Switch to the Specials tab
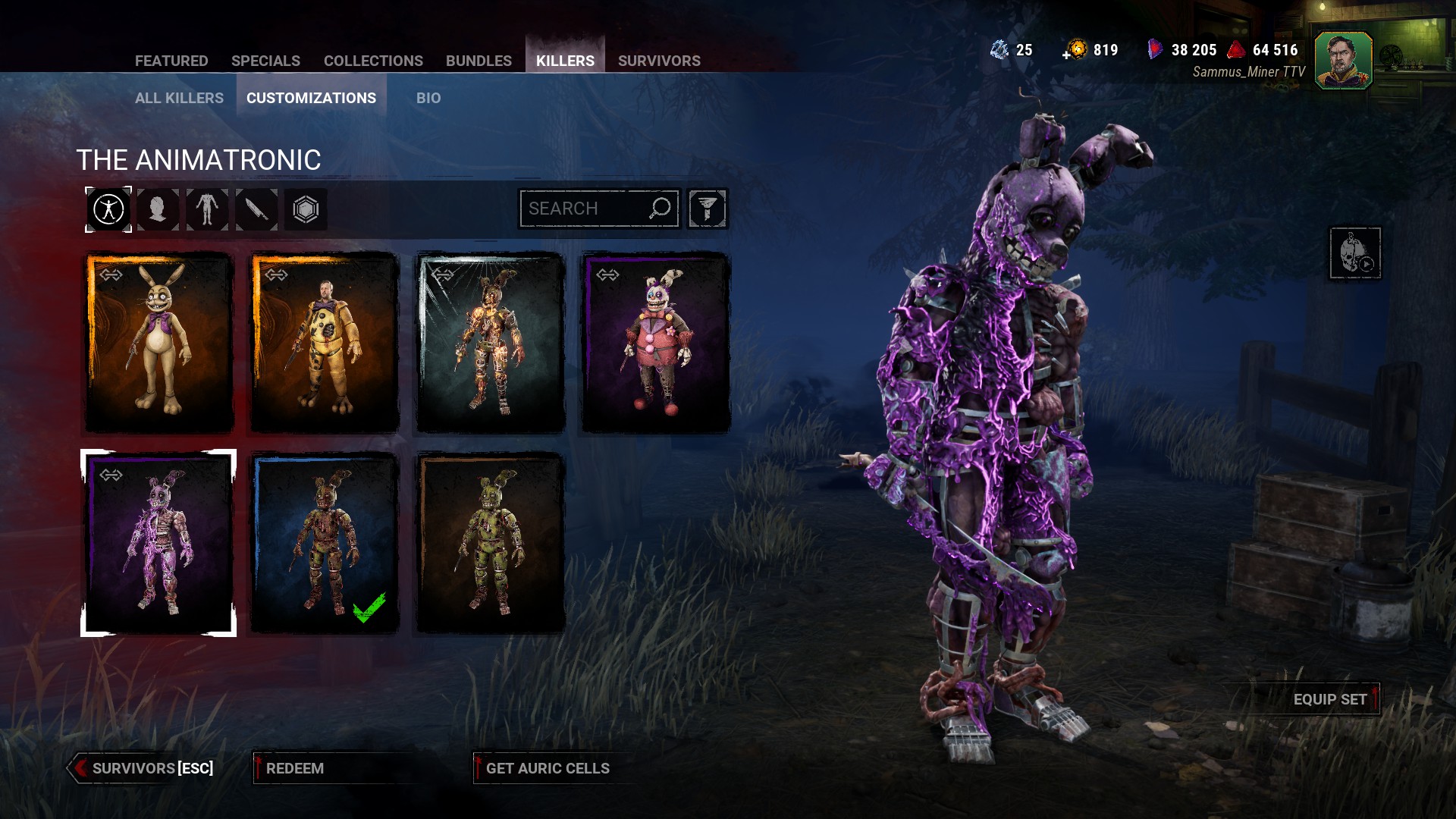Viewport: 1456px width, 819px height. 265,61
